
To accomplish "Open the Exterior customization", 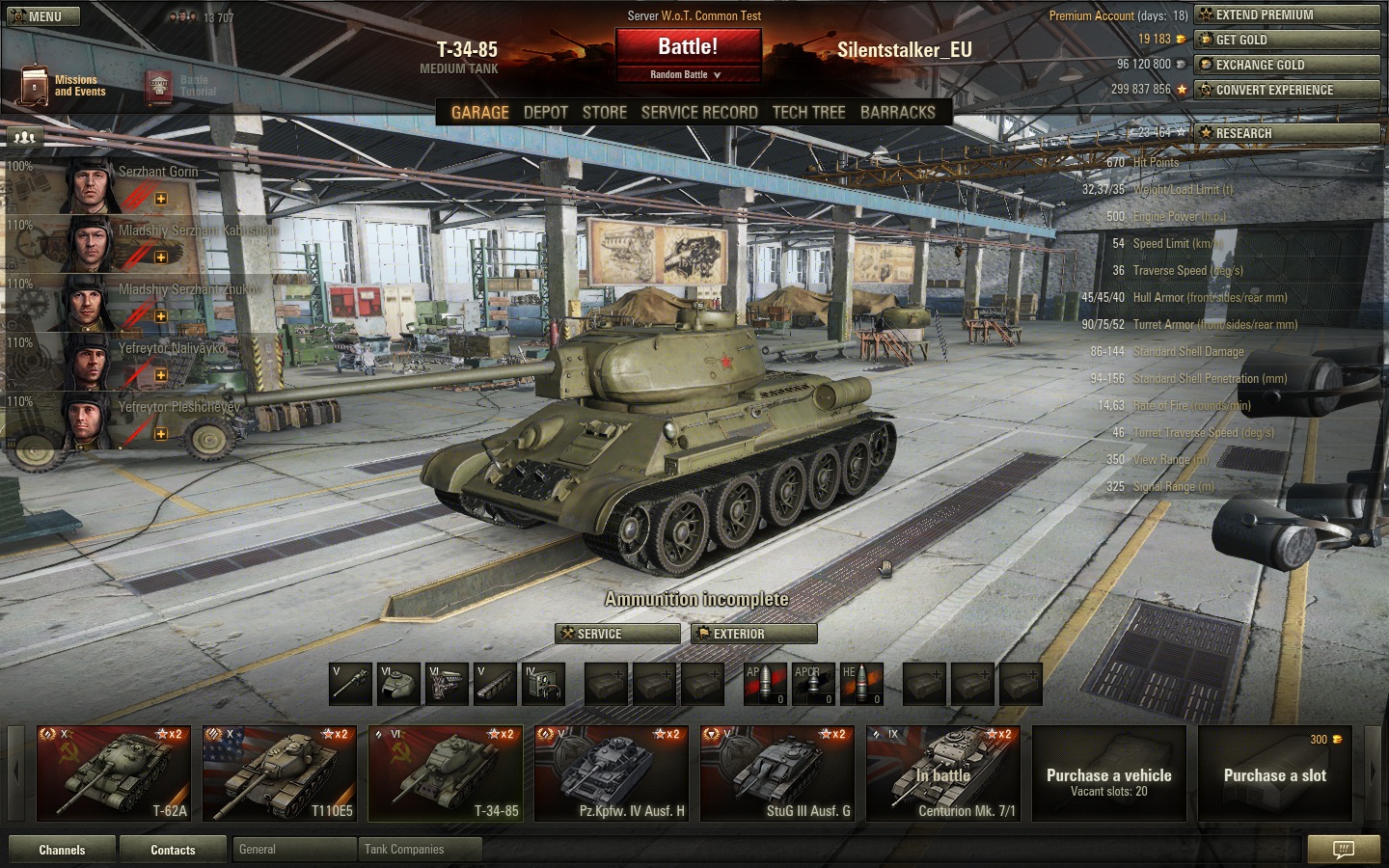I will coord(754,634).
